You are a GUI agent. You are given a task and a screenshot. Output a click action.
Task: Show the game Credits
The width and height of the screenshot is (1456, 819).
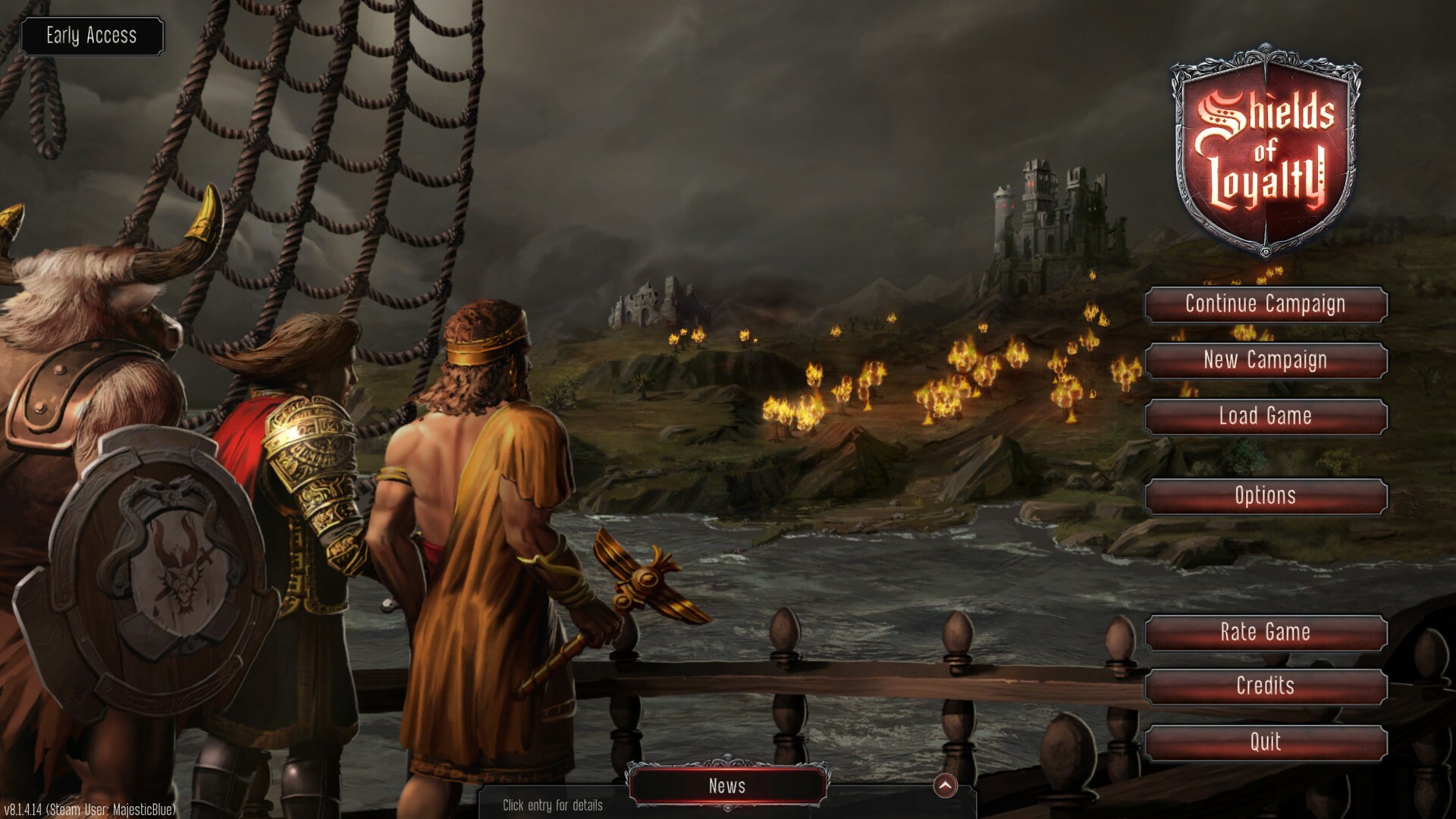[1265, 686]
